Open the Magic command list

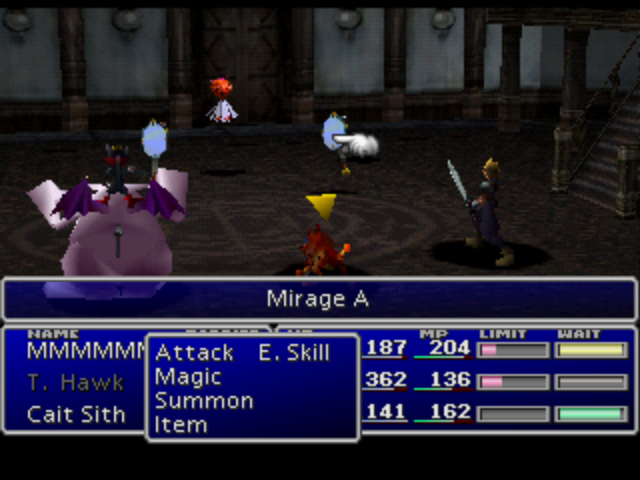[x=188, y=377]
